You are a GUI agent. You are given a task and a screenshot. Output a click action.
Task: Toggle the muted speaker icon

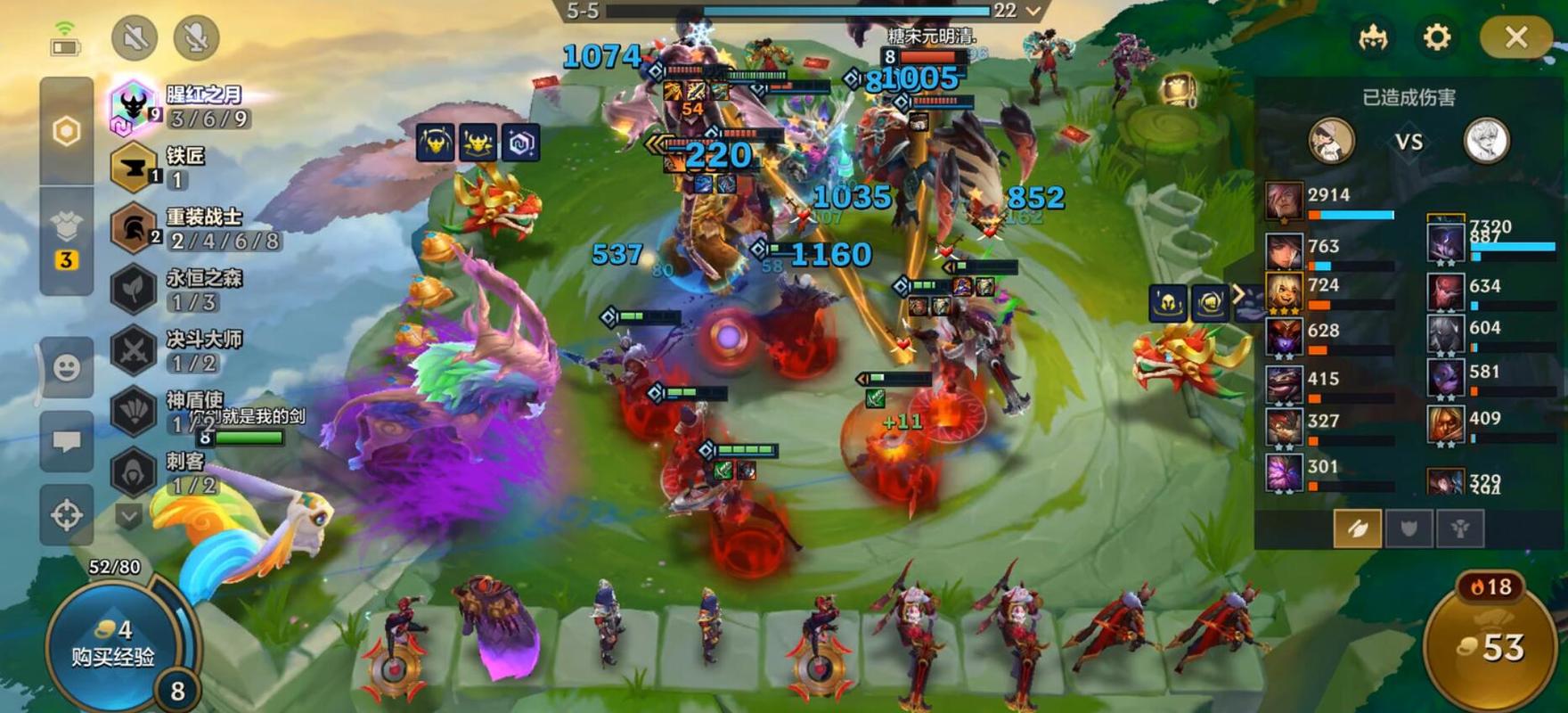point(135,37)
